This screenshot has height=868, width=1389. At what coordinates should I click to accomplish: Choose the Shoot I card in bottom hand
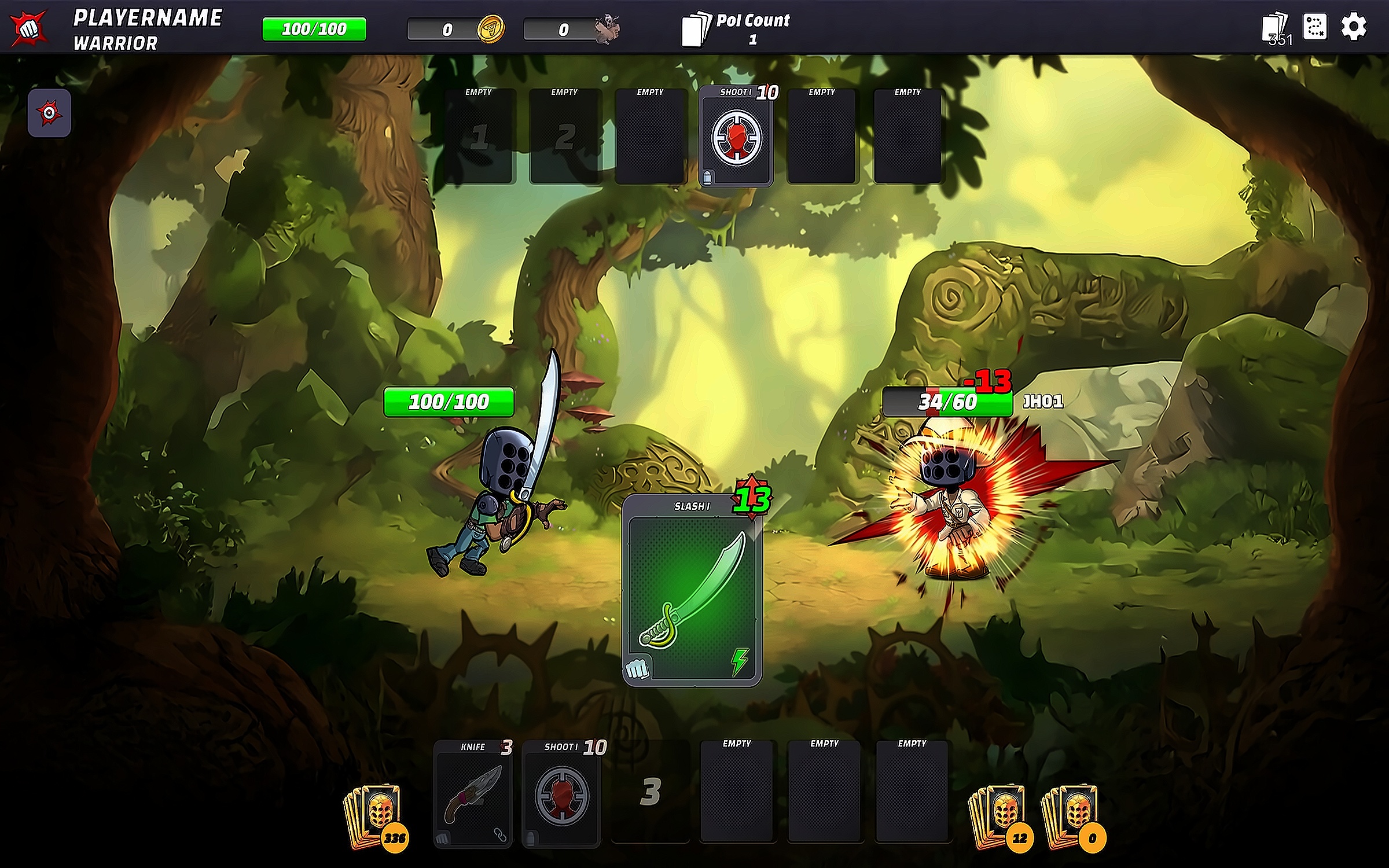561,793
